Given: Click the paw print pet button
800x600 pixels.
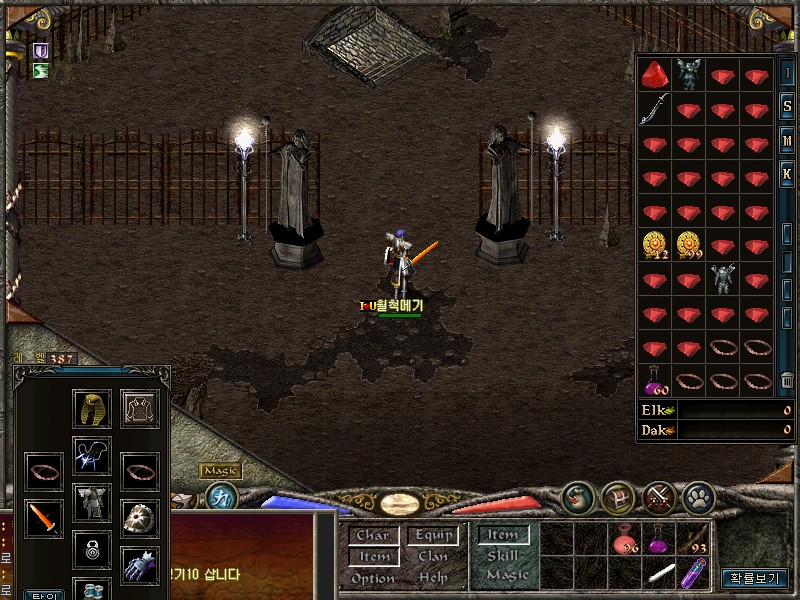Looking at the screenshot, I should pos(698,496).
